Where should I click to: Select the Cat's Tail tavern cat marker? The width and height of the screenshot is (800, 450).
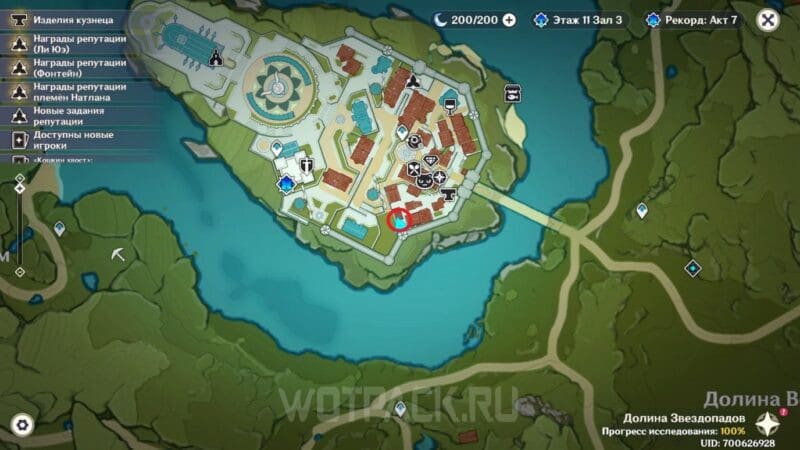[424, 182]
